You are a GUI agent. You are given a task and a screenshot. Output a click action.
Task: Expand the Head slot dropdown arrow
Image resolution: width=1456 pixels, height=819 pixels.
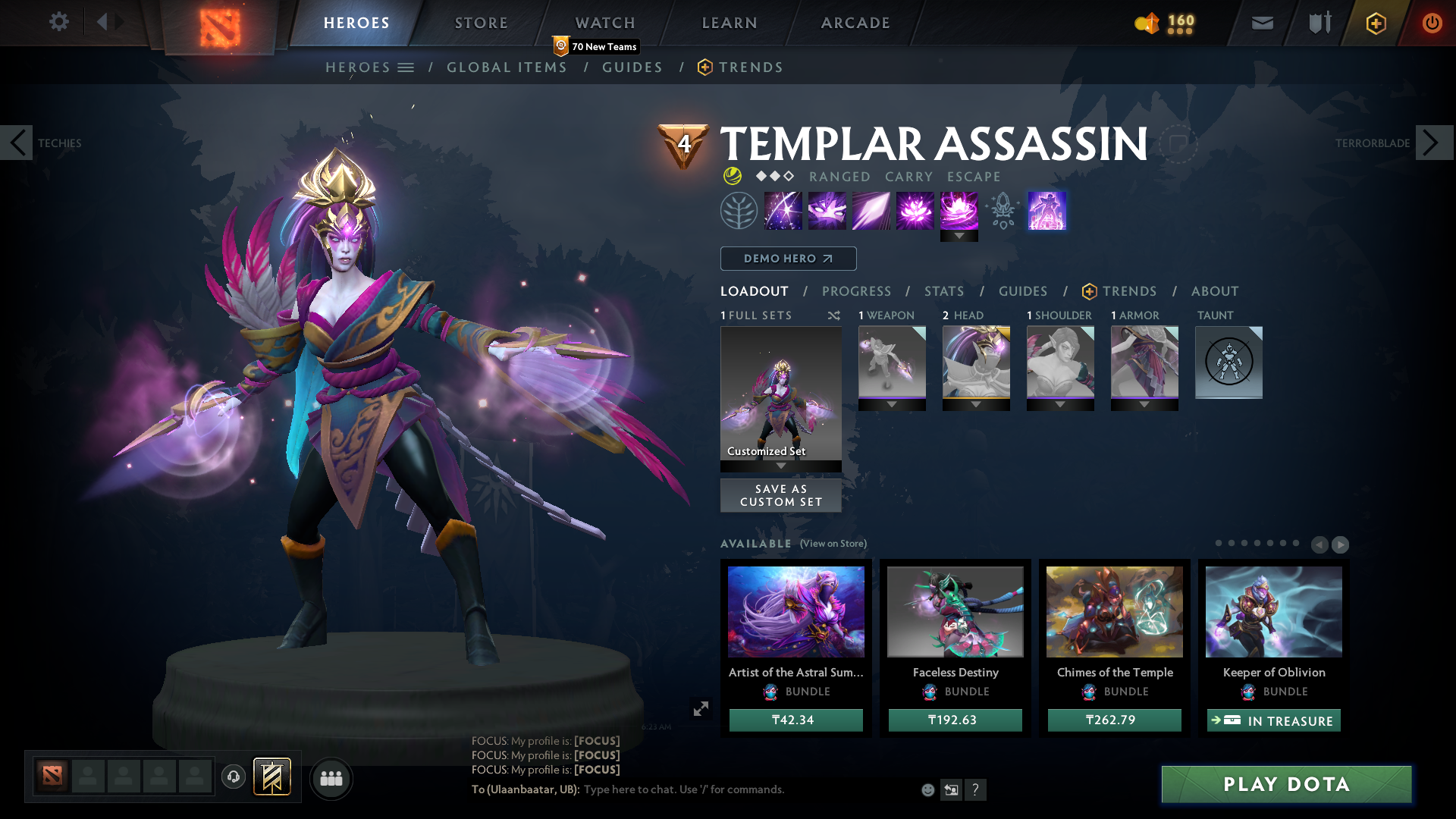(976, 404)
